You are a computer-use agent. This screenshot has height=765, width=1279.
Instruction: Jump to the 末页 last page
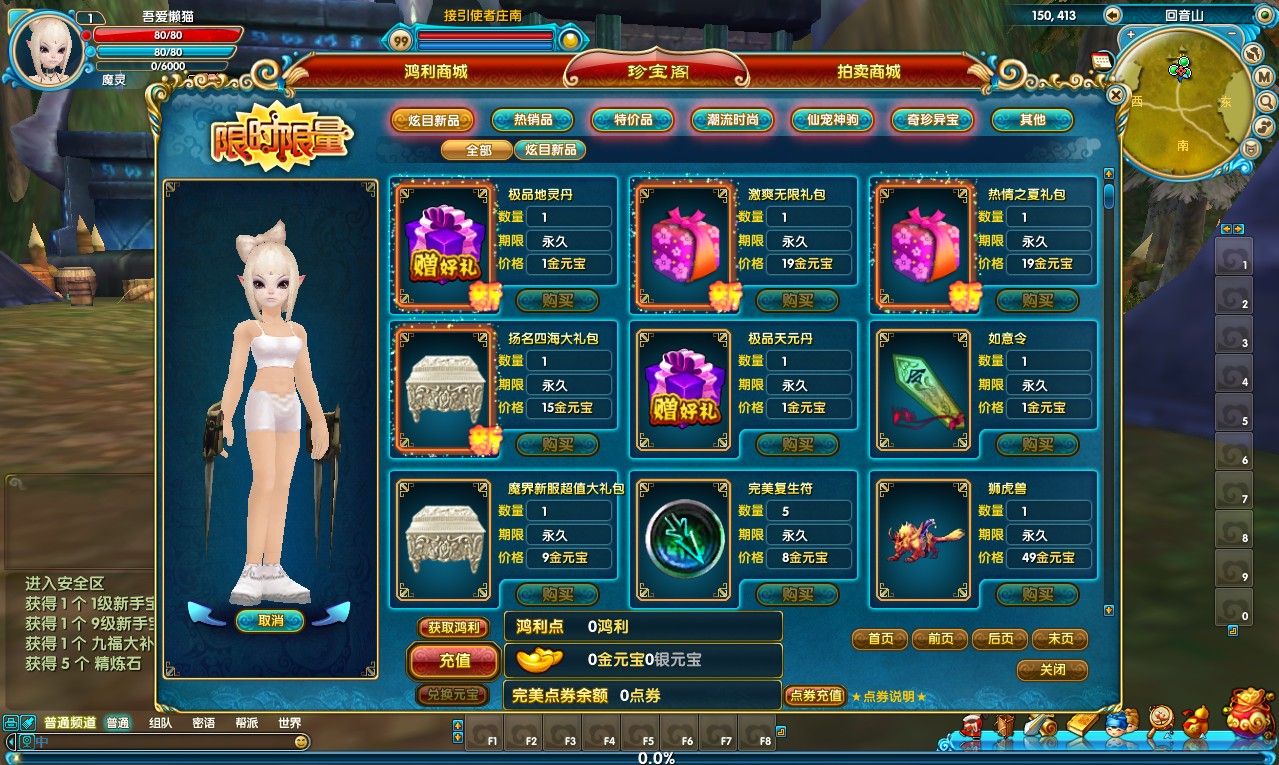pos(1059,639)
